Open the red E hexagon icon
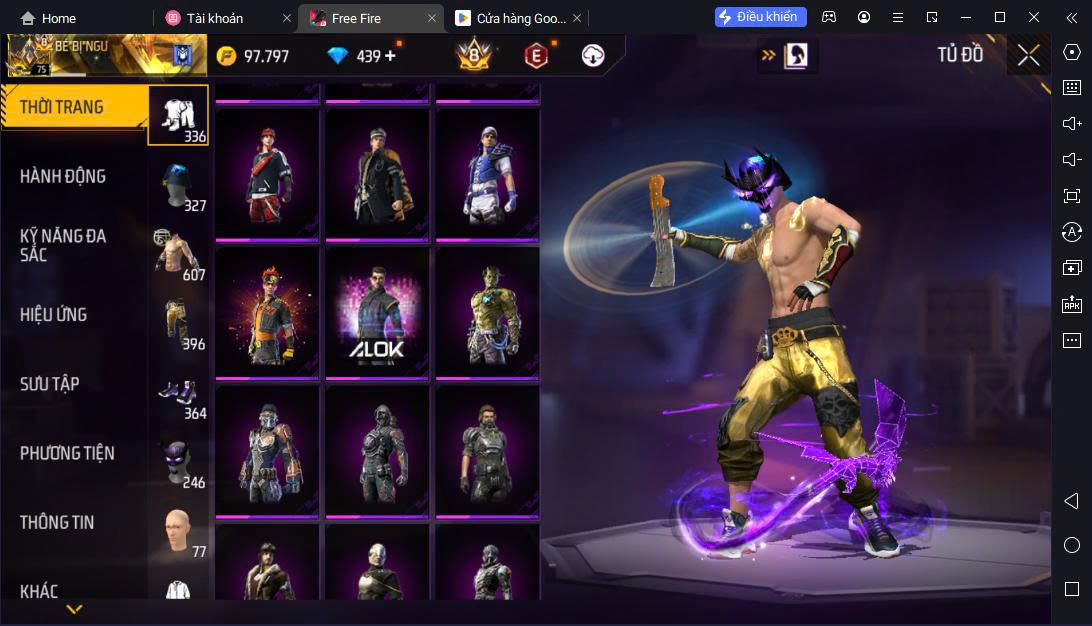The width and height of the screenshot is (1092, 626). click(x=536, y=56)
